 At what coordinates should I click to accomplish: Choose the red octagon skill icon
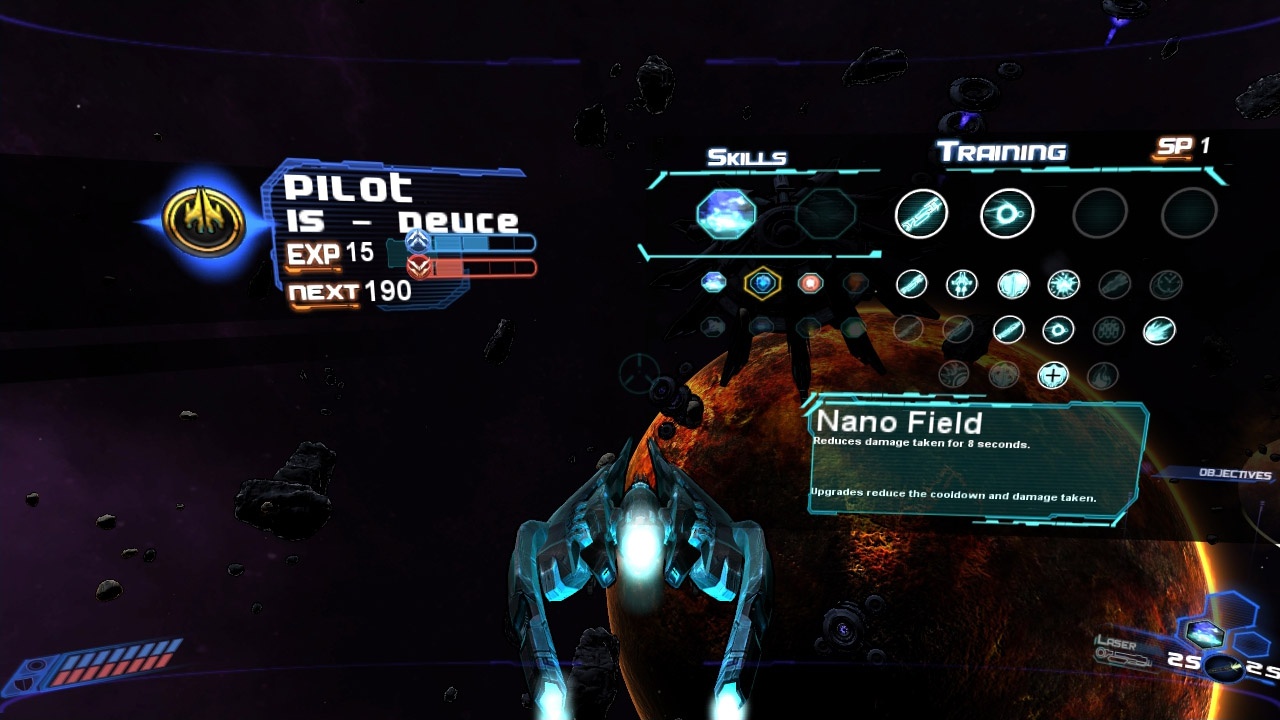(810, 284)
